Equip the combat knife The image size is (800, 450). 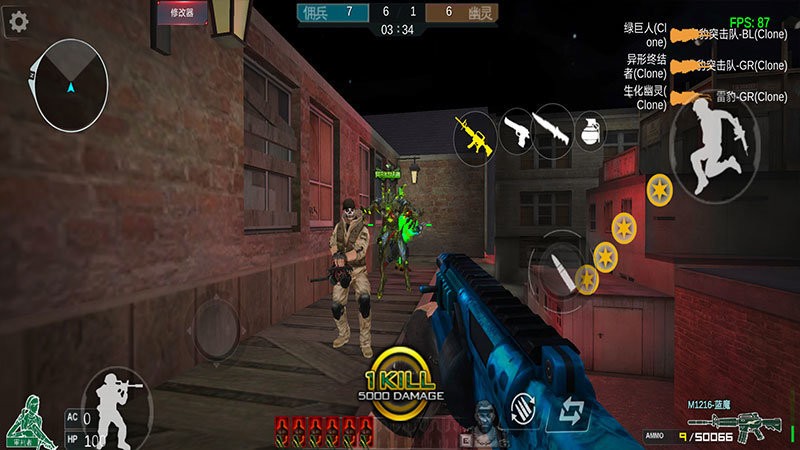pos(551,132)
